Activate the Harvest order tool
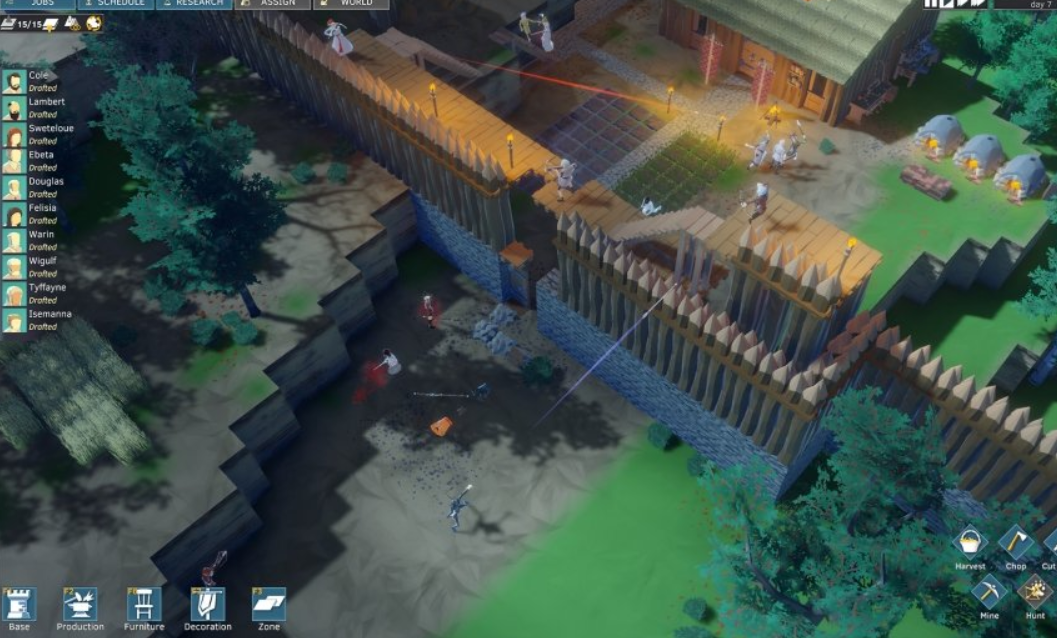Image resolution: width=1057 pixels, height=638 pixels. point(969,545)
